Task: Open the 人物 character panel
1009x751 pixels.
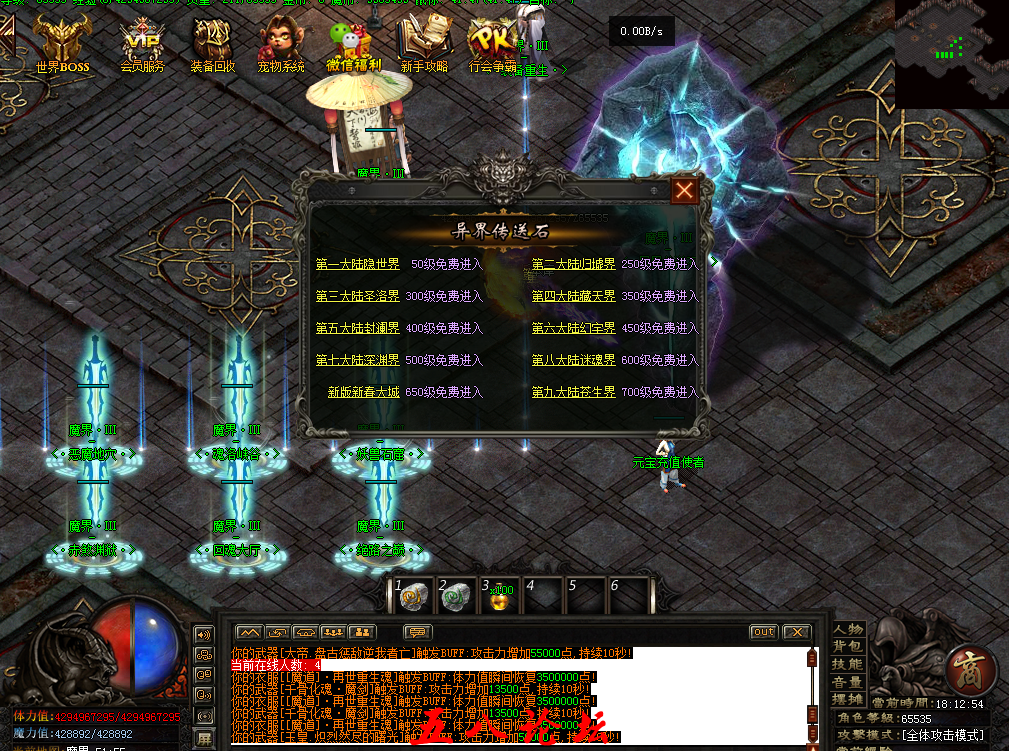Action: [848, 629]
